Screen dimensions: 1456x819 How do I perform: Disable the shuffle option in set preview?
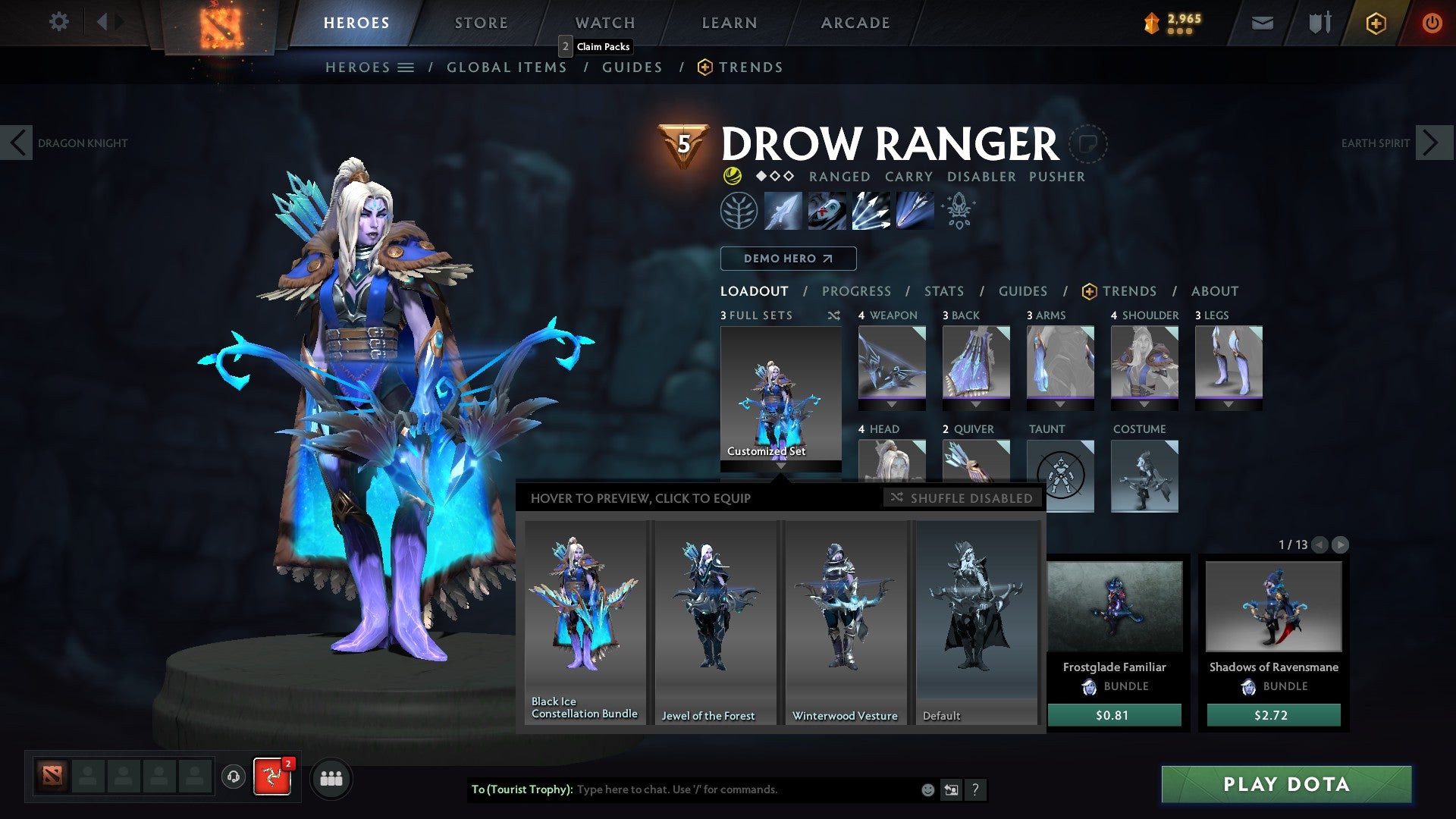(x=961, y=498)
